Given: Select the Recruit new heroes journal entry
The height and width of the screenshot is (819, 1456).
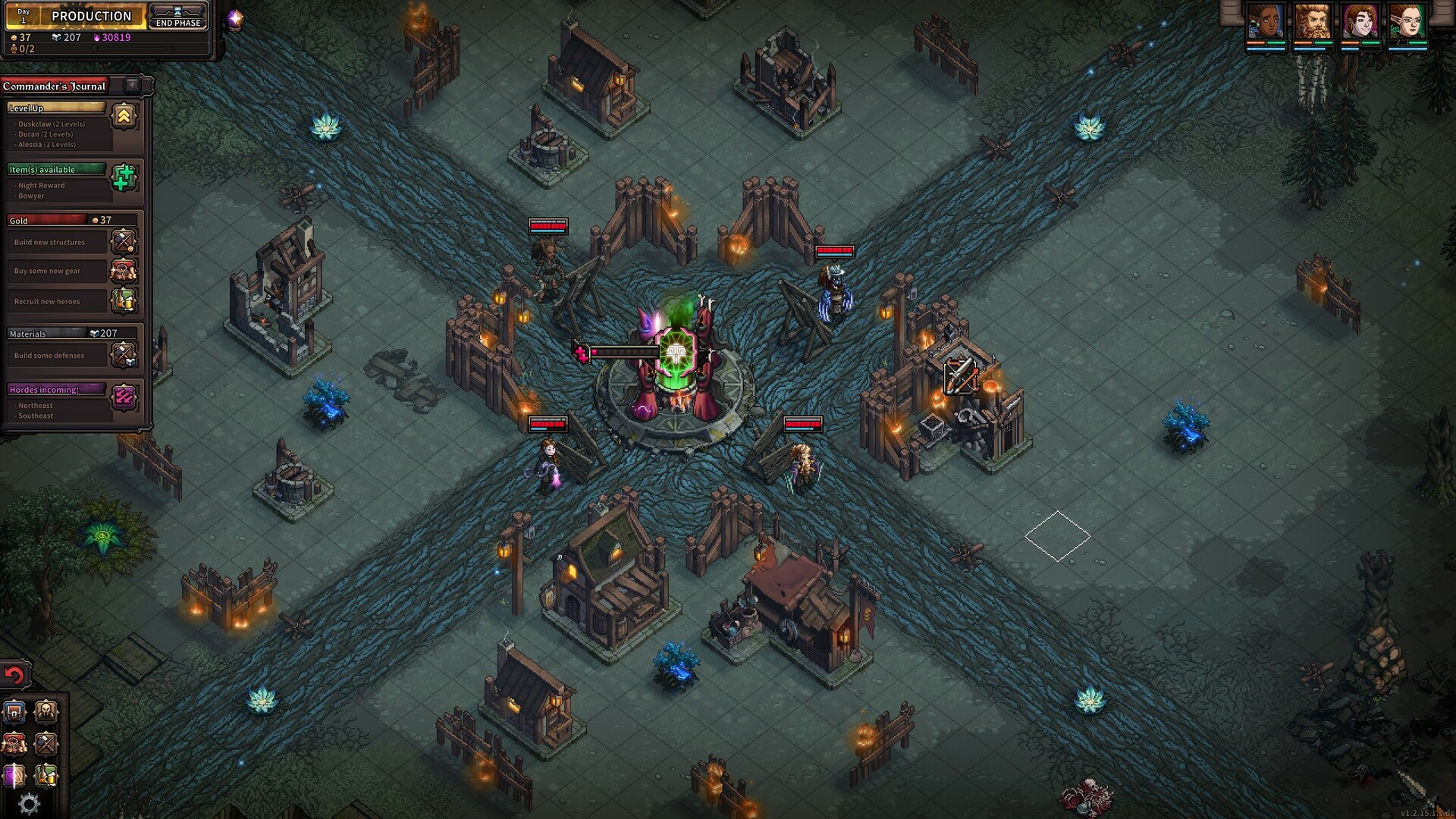Looking at the screenshot, I should point(57,301).
